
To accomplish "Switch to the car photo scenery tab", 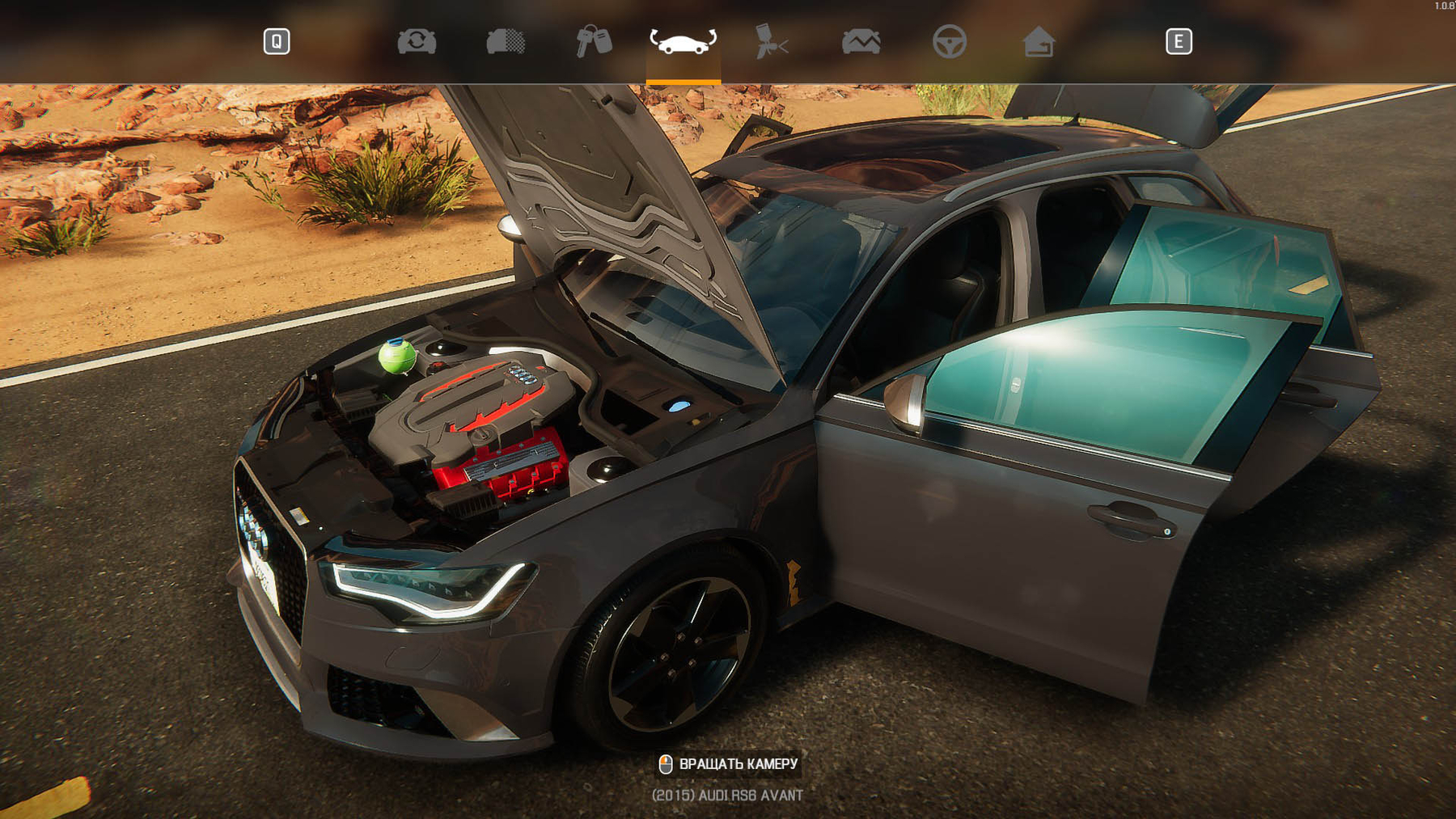I will pyautogui.click(x=861, y=41).
